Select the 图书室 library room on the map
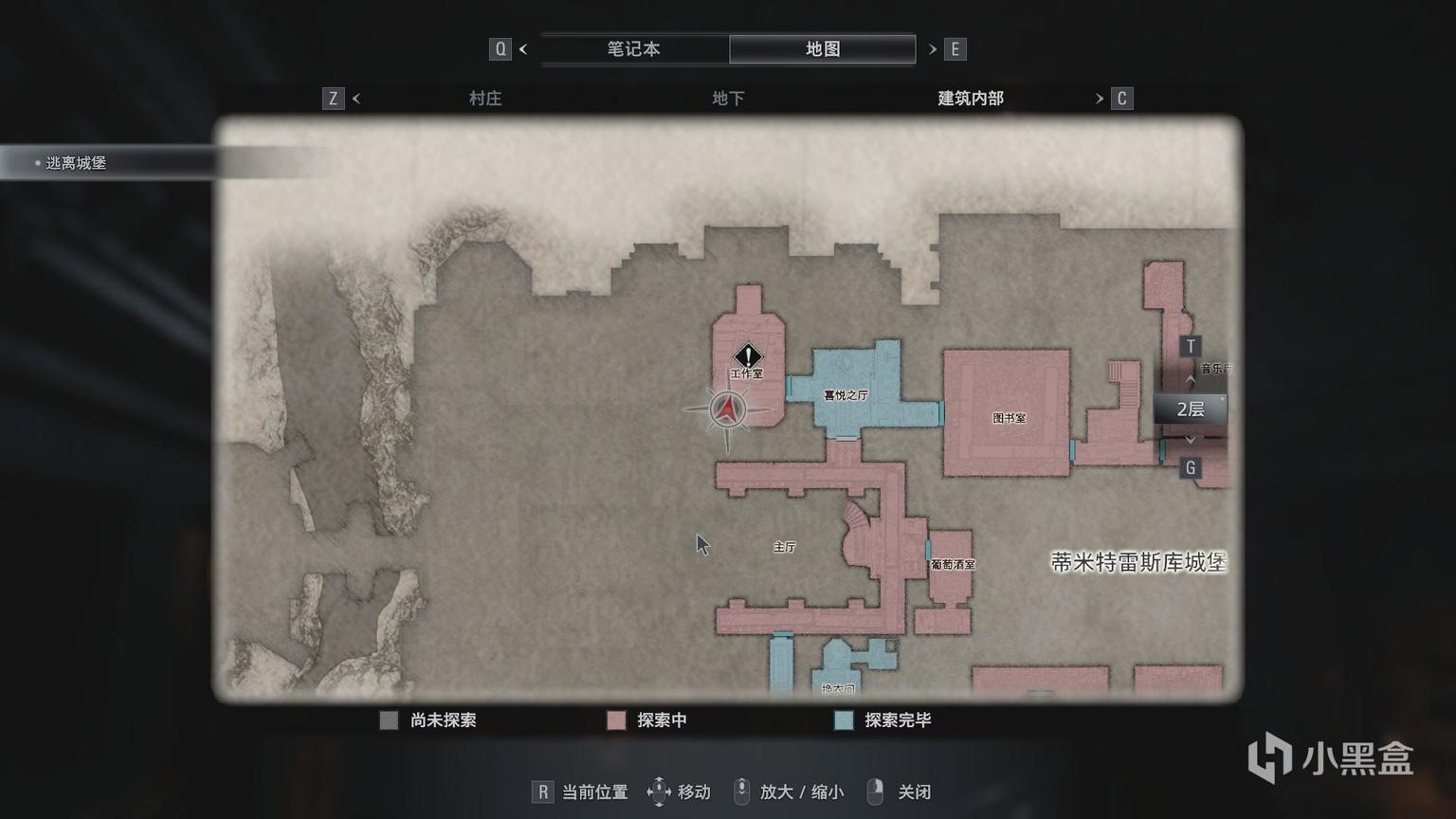The width and height of the screenshot is (1456, 819). 1008,415
